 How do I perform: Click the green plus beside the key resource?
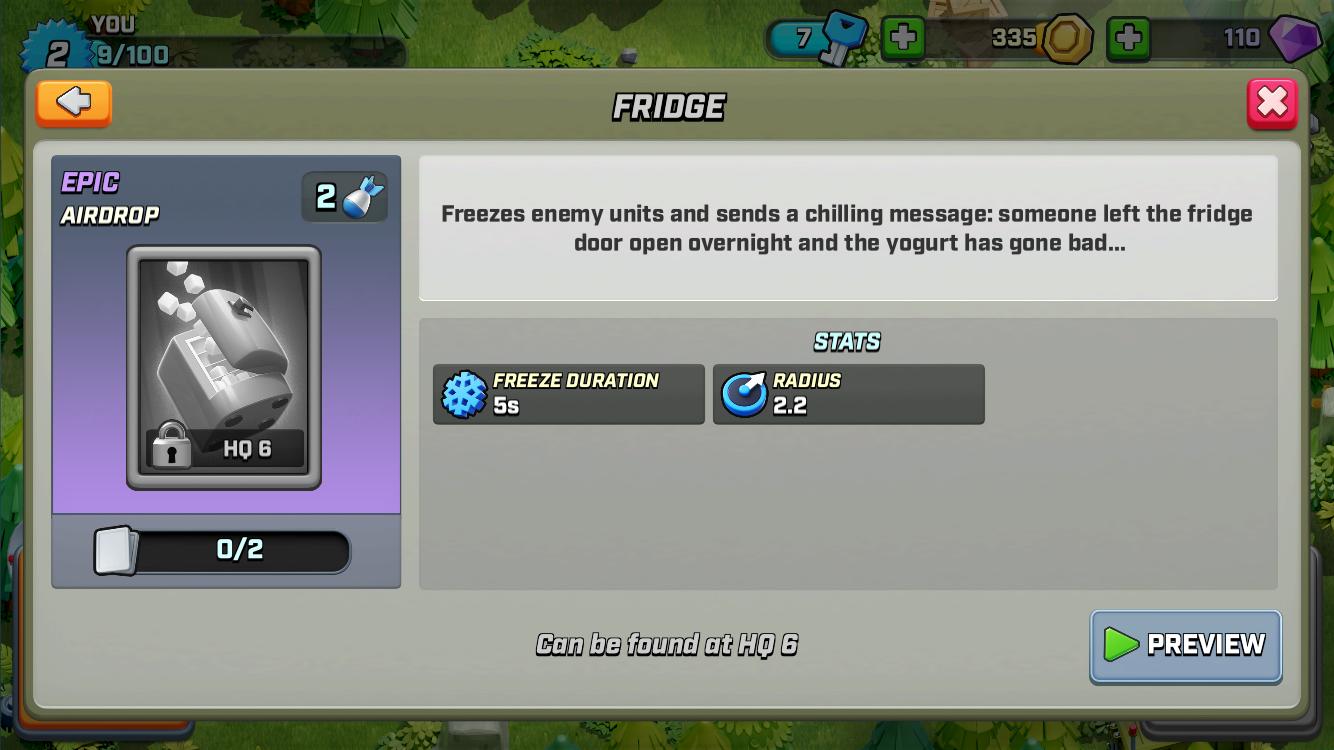coord(905,39)
